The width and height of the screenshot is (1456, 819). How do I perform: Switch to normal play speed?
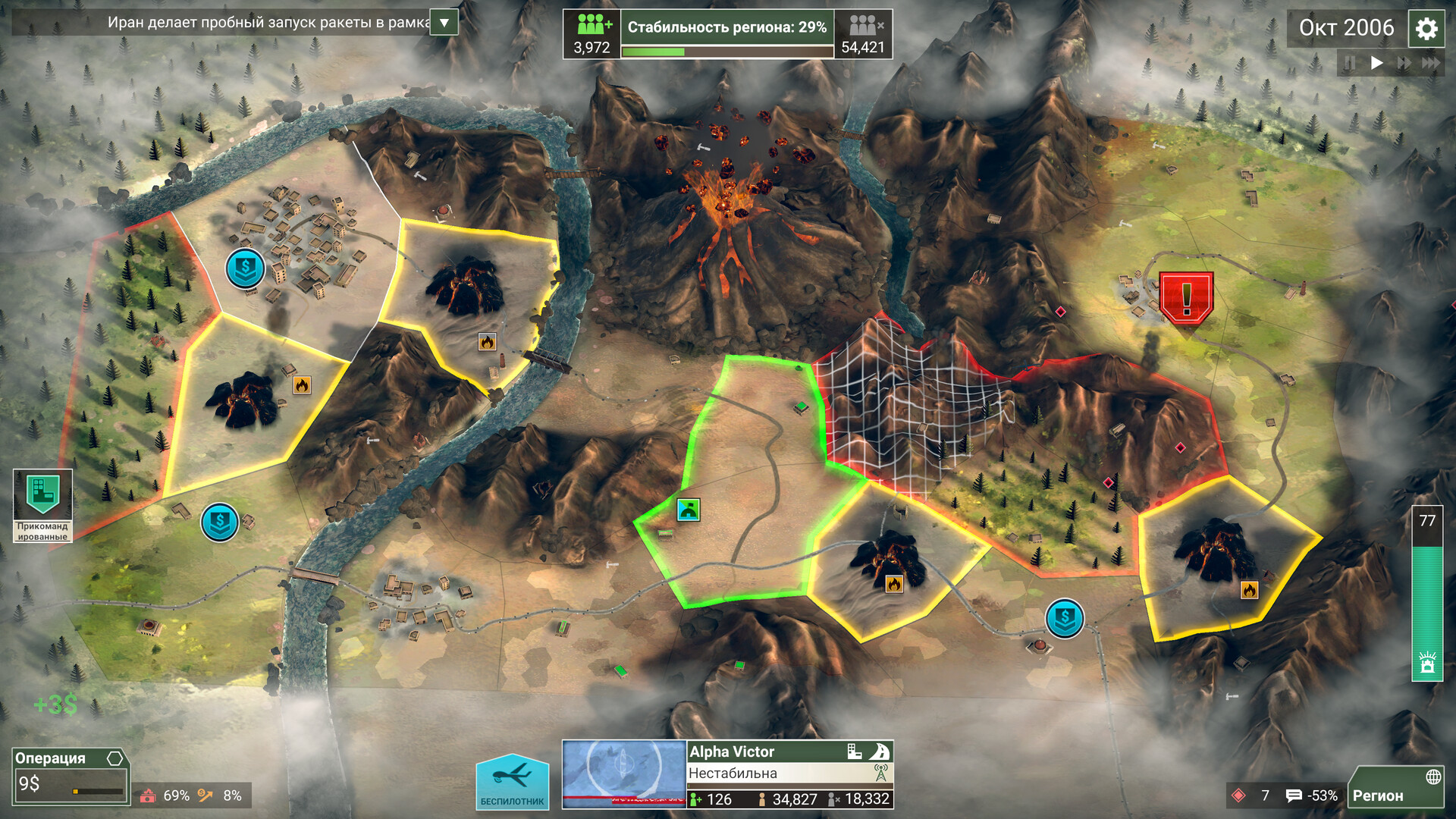coord(1377,64)
